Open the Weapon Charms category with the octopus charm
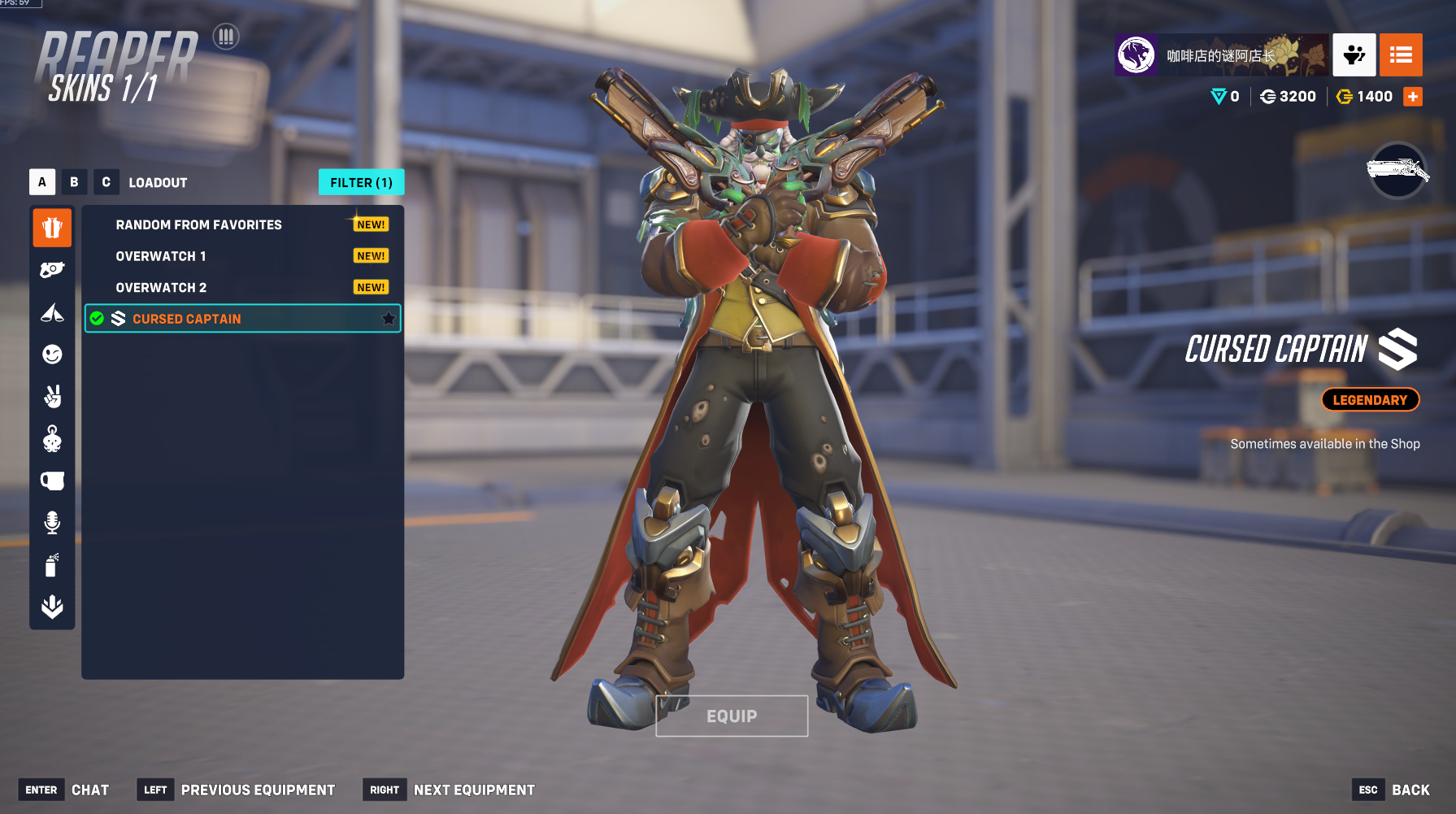This screenshot has height=814, width=1456. click(x=52, y=439)
